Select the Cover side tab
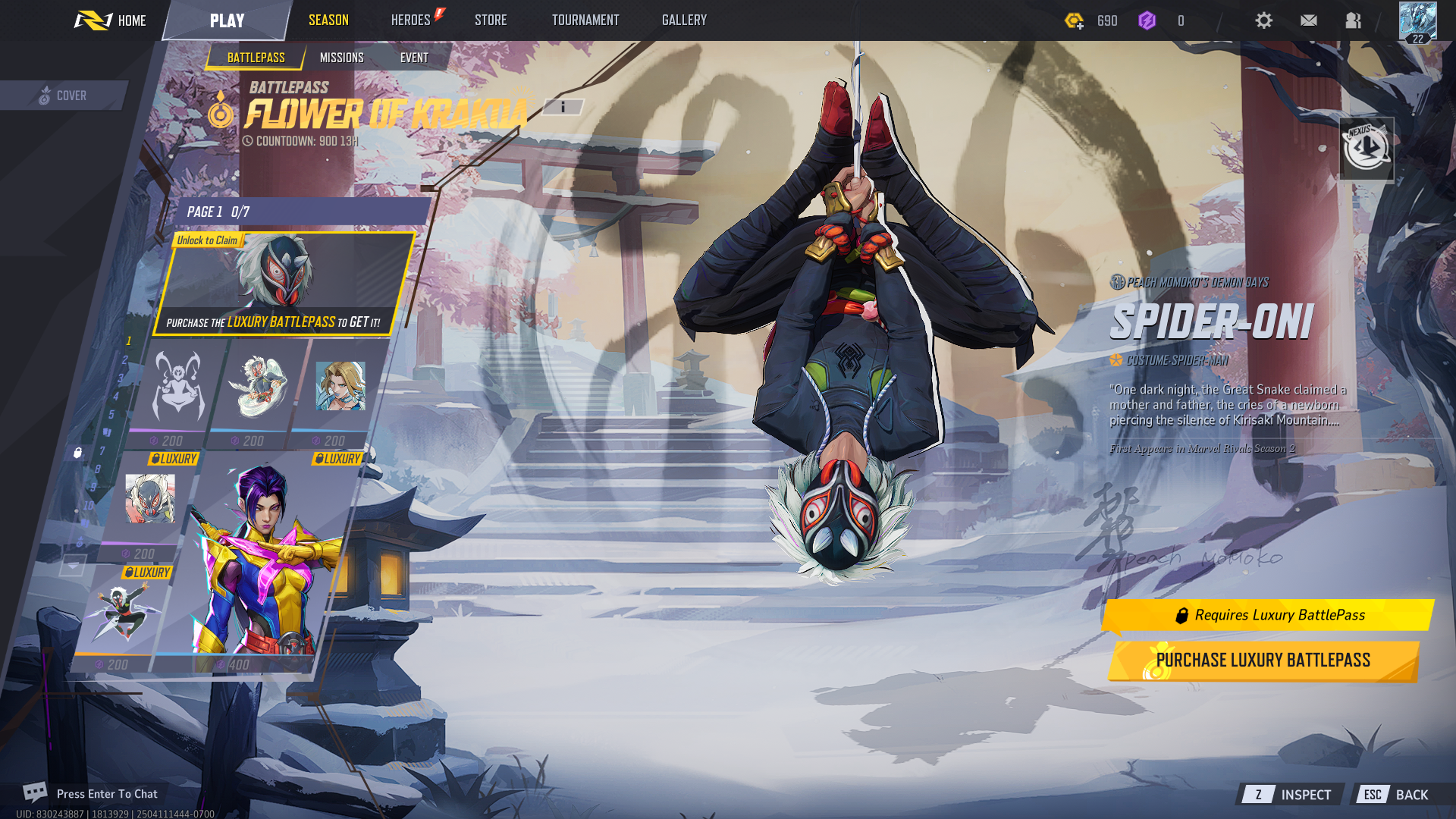This screenshot has height=819, width=1456. pos(64,96)
